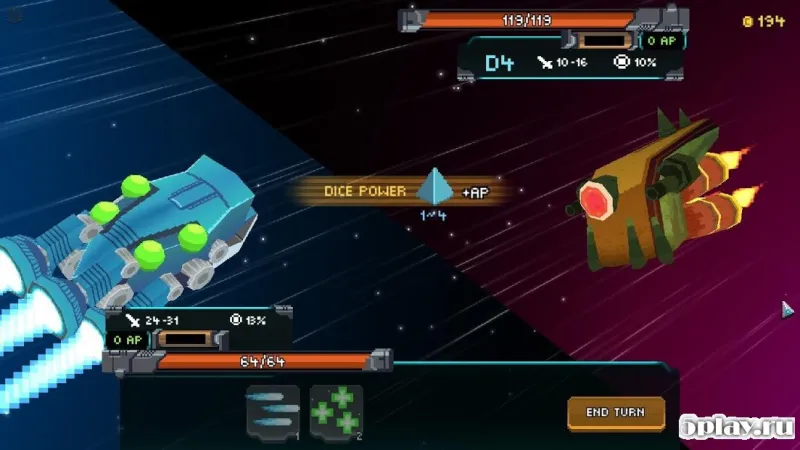Activate the green crosses repair ability
This screenshot has width=800, height=450.
click(x=336, y=411)
